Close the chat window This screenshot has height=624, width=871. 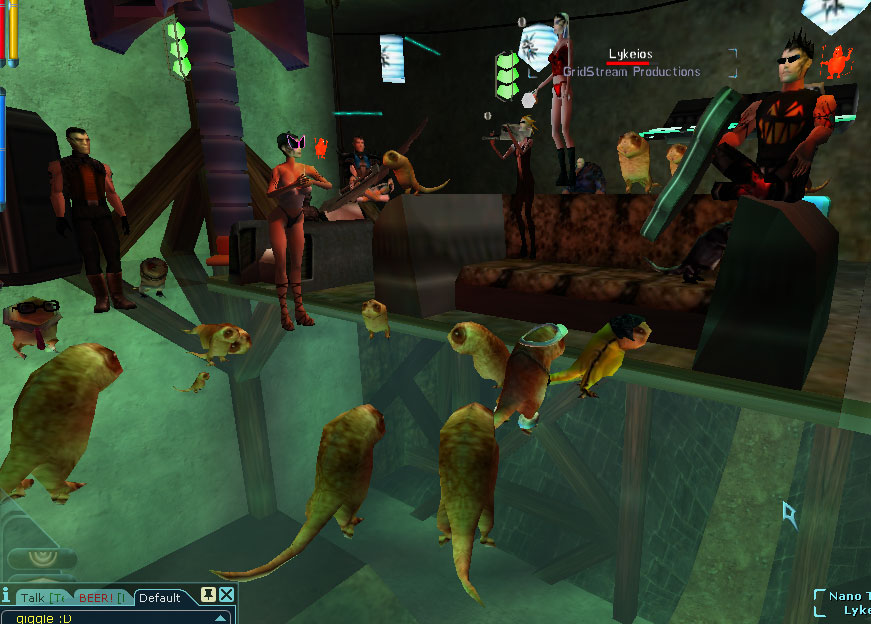[227, 595]
